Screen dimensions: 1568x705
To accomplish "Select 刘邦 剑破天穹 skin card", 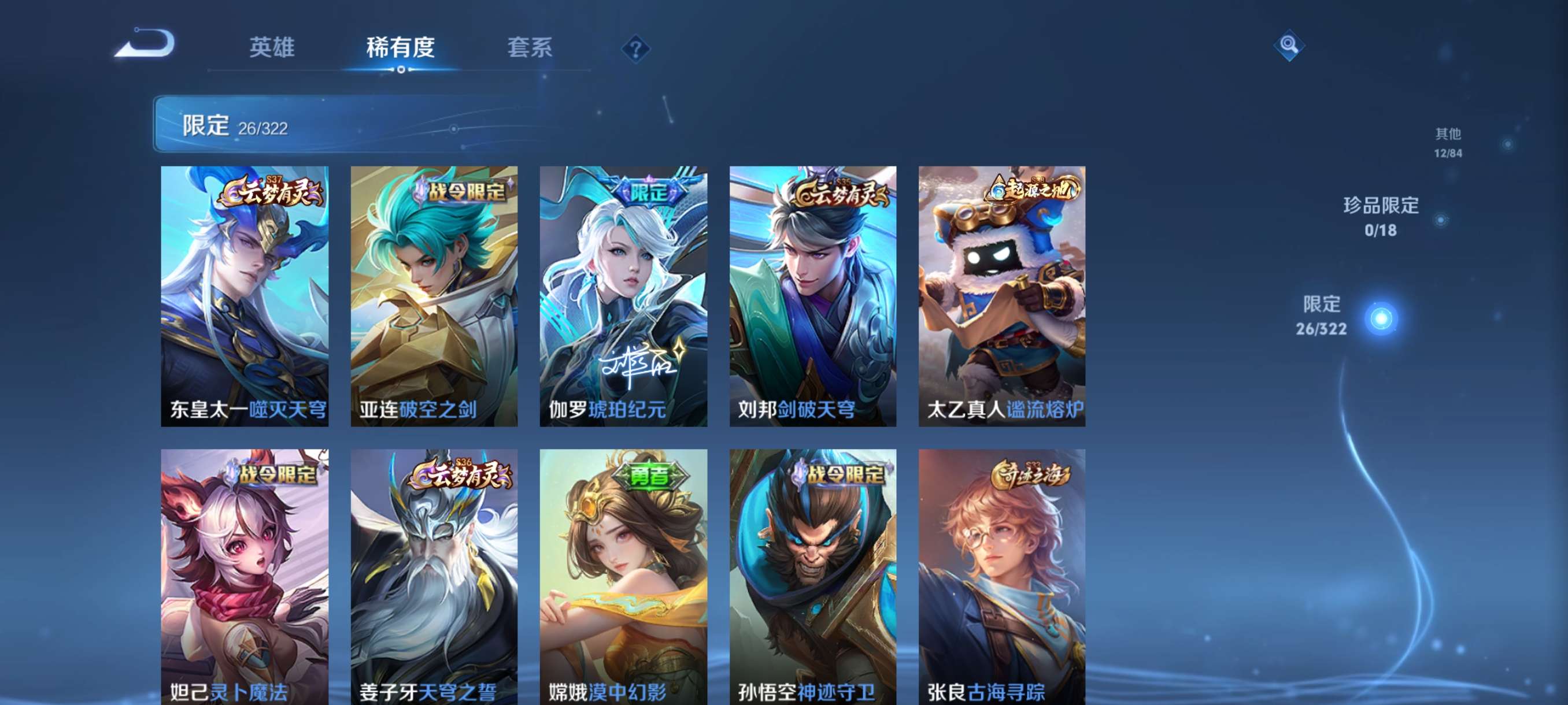I will tap(812, 296).
